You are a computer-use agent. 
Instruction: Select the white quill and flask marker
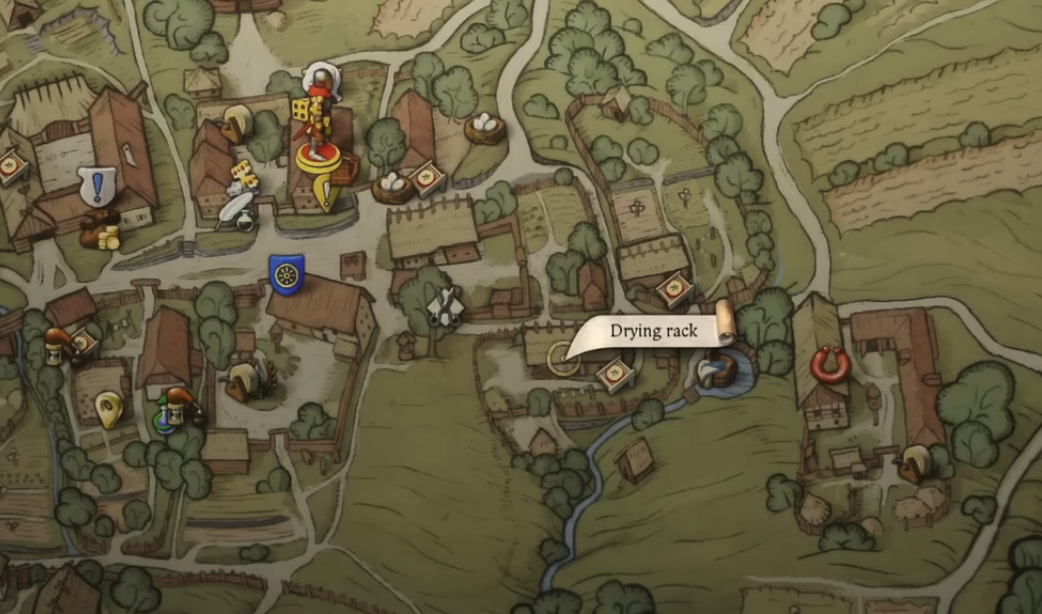[x=239, y=209]
